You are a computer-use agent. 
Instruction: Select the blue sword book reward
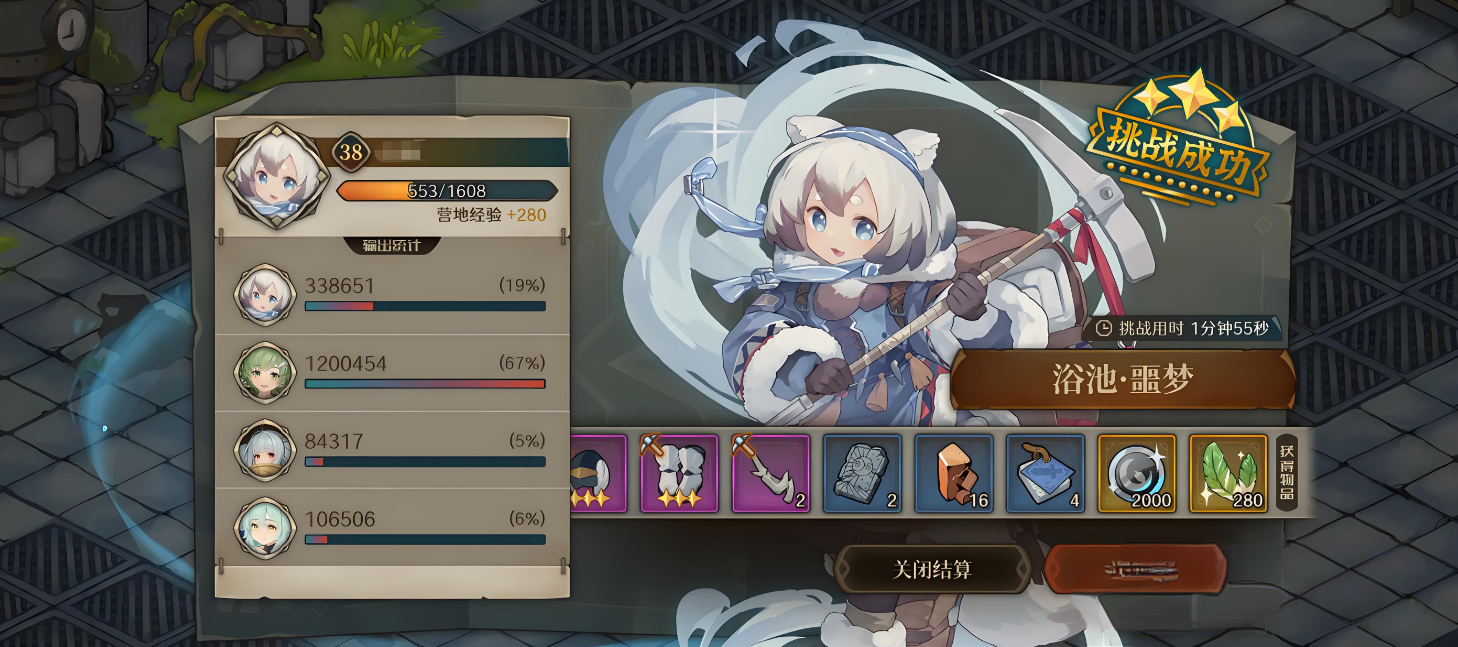pos(1045,473)
